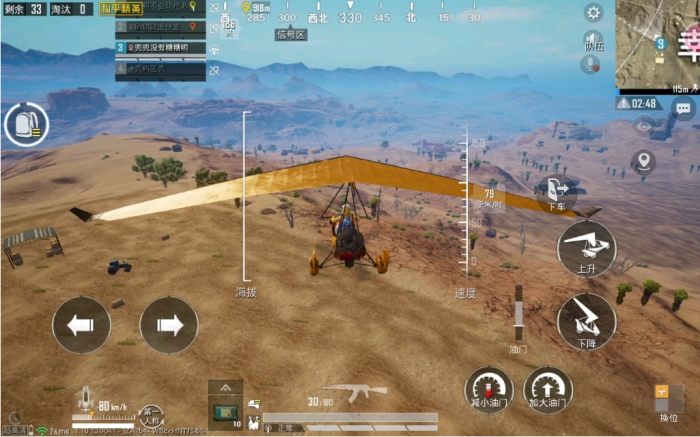Toggle the 第一人称 first-person view button

coord(151,413)
